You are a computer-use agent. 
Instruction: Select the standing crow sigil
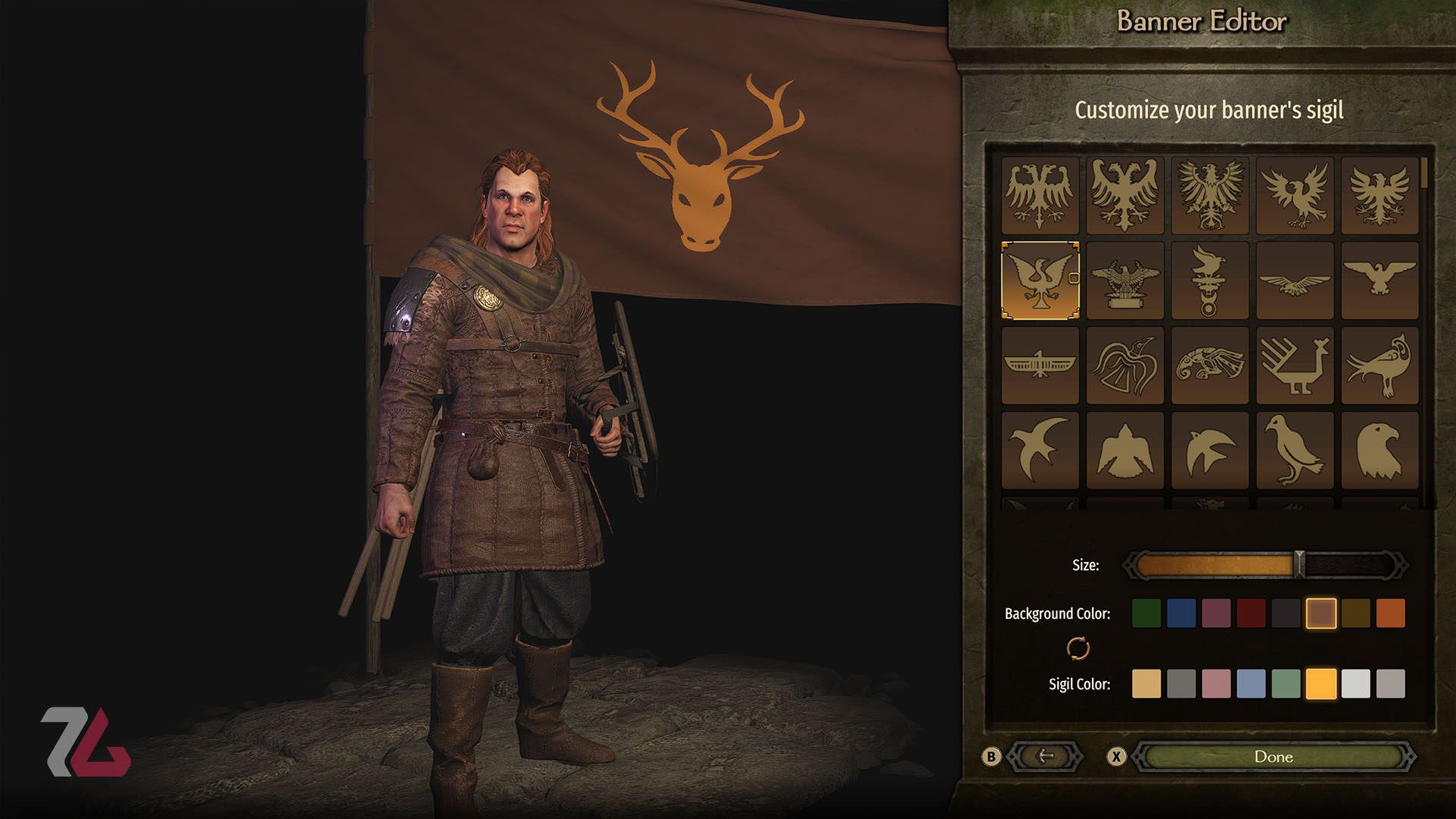pyautogui.click(x=1294, y=450)
